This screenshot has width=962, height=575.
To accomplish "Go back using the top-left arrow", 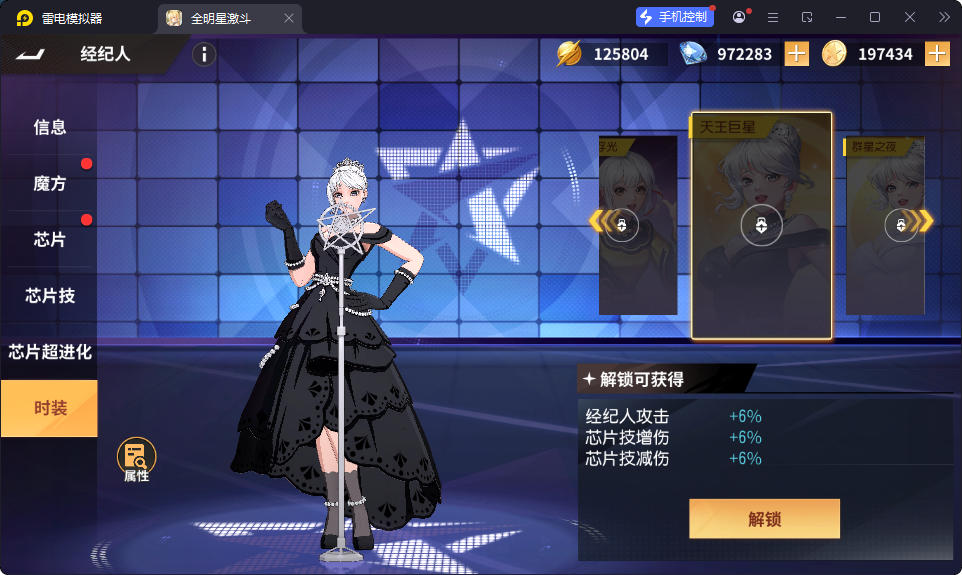I will pyautogui.click(x=31, y=54).
